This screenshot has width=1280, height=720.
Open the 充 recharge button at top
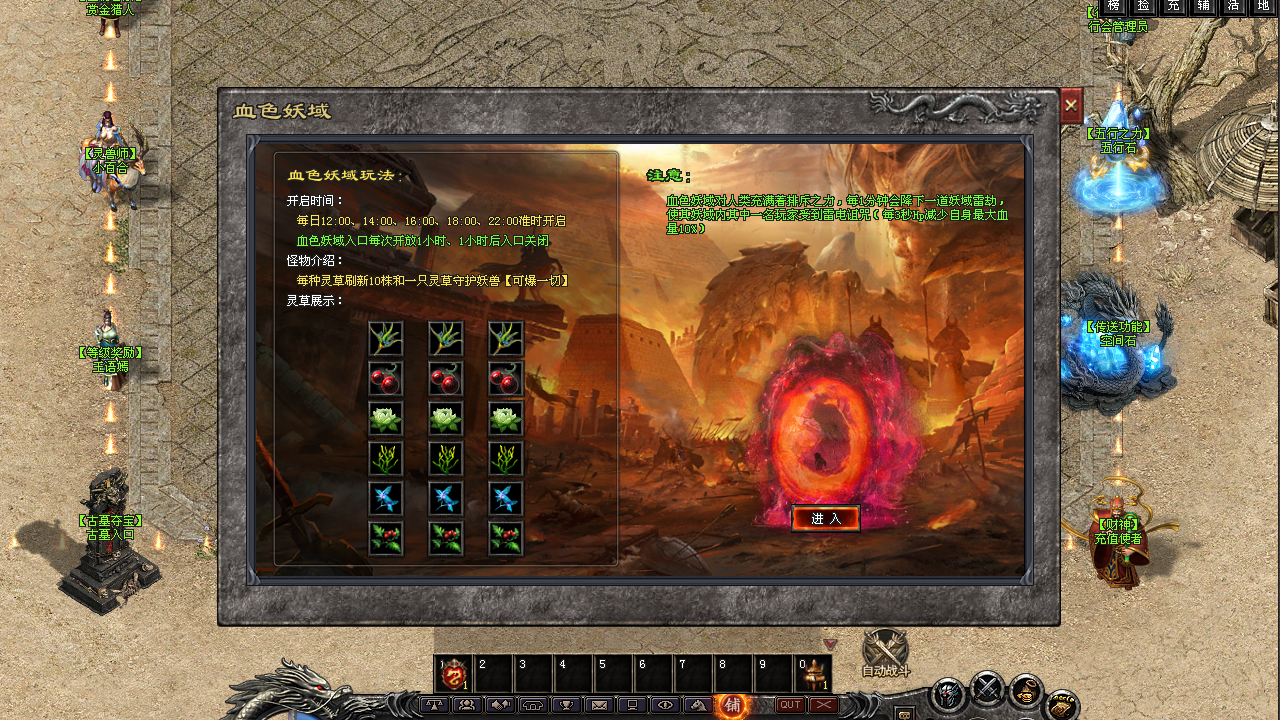point(1174,6)
